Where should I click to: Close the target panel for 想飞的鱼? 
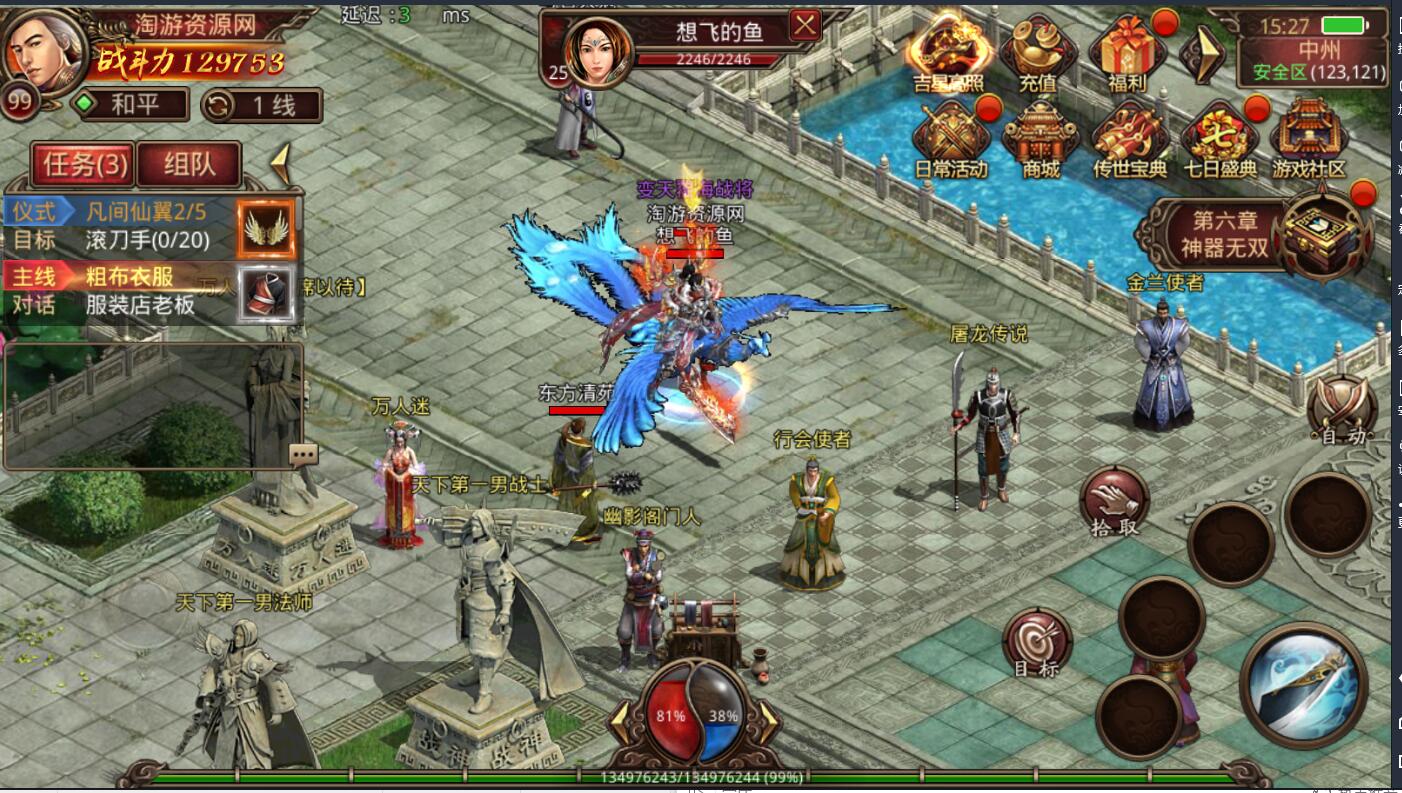(x=805, y=25)
